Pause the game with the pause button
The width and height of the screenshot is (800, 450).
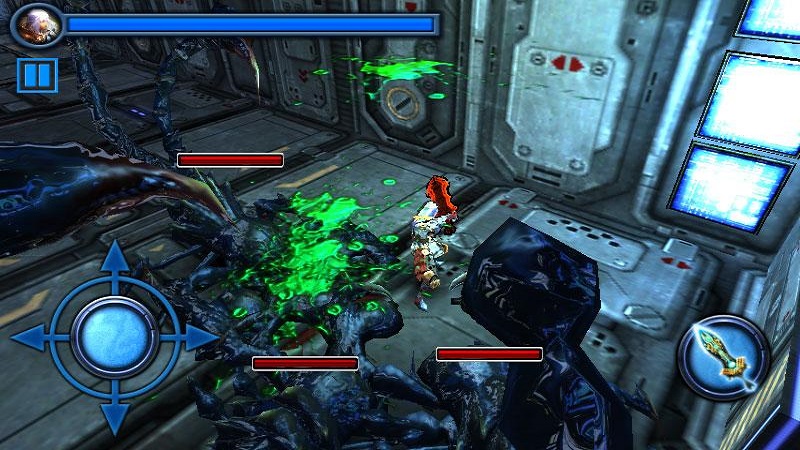click(x=36, y=75)
